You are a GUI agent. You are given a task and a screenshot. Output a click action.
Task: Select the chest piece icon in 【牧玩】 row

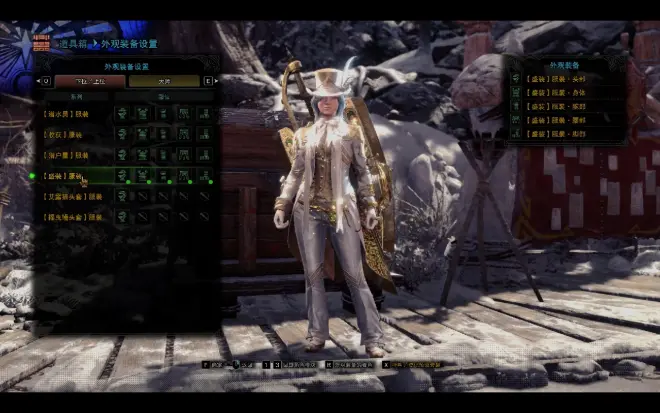tap(142, 134)
